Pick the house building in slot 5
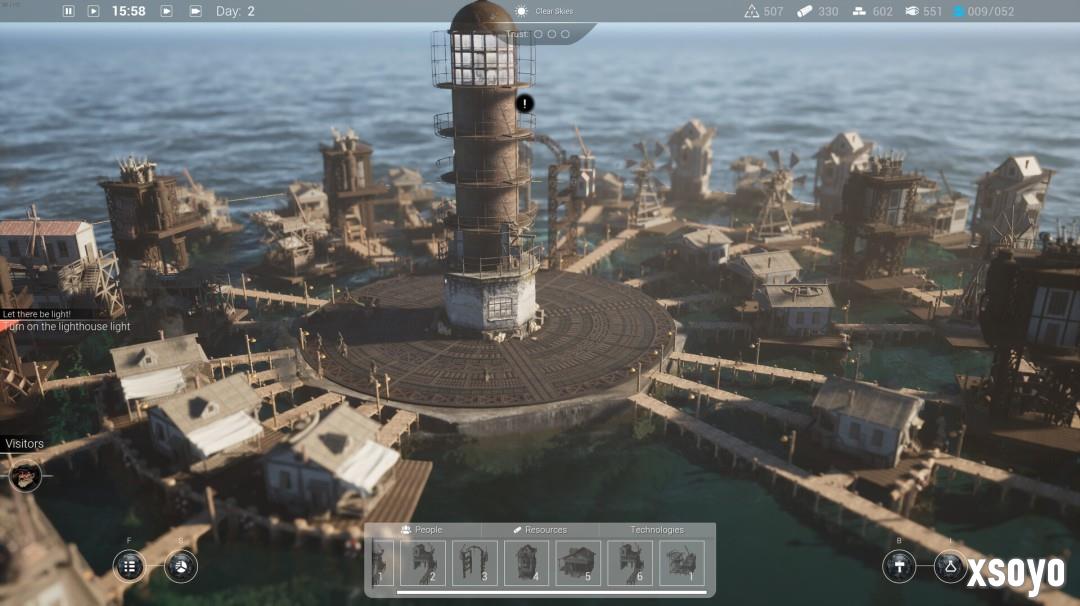1080x606 pixels. [578, 563]
